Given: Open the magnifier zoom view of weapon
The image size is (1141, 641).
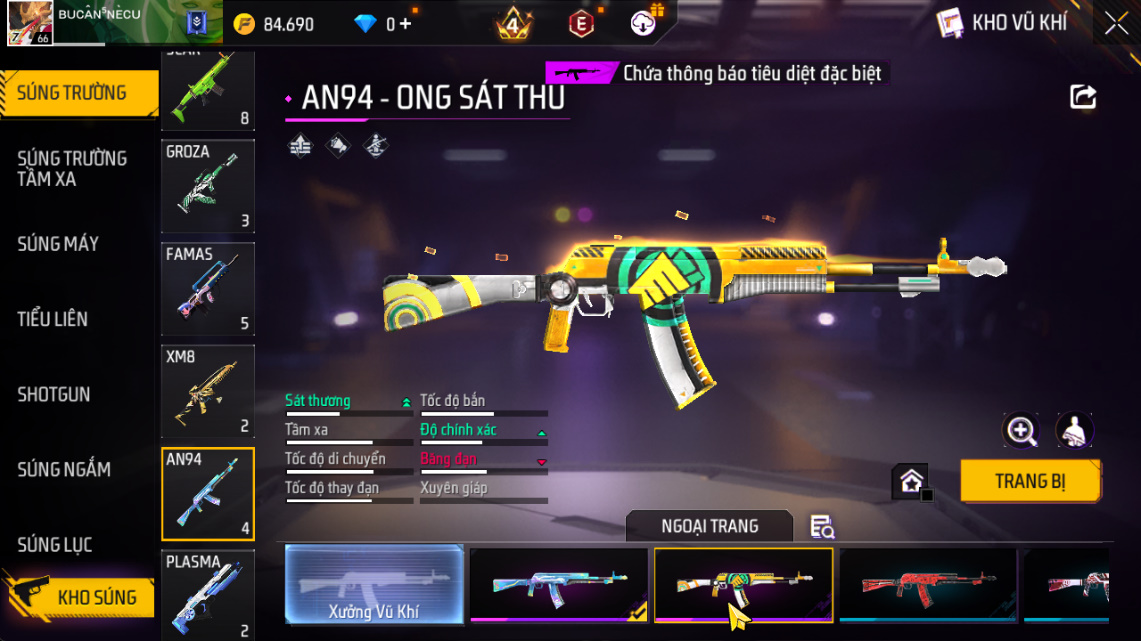Looking at the screenshot, I should click(1021, 431).
